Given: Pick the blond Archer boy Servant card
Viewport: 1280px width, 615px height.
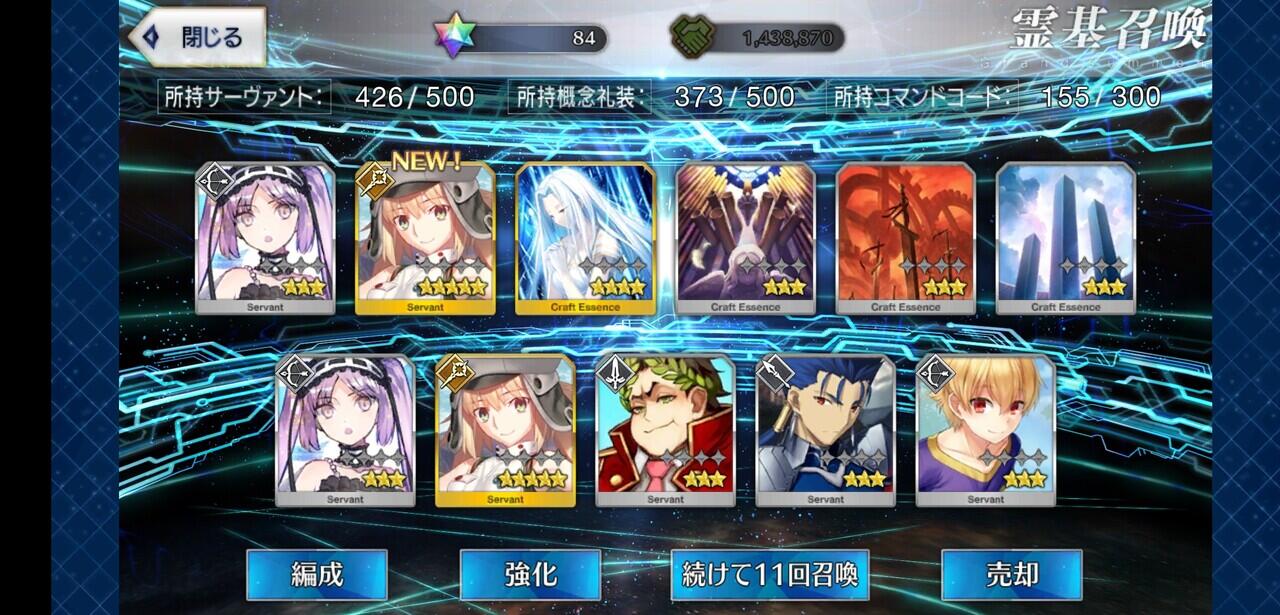Looking at the screenshot, I should [x=985, y=430].
